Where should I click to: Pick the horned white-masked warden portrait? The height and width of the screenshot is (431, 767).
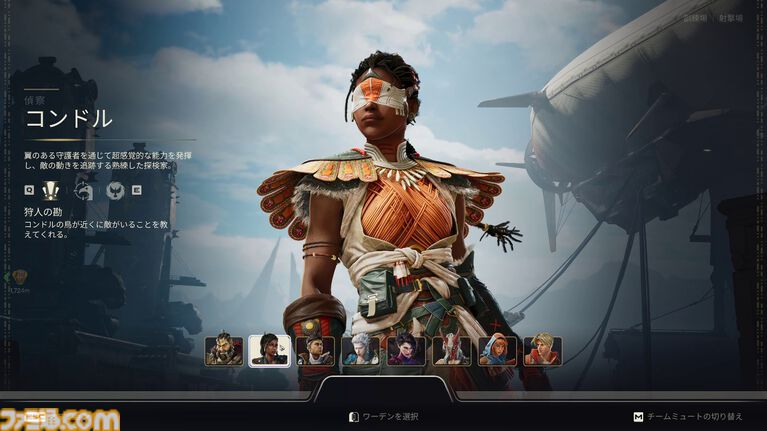(452, 350)
